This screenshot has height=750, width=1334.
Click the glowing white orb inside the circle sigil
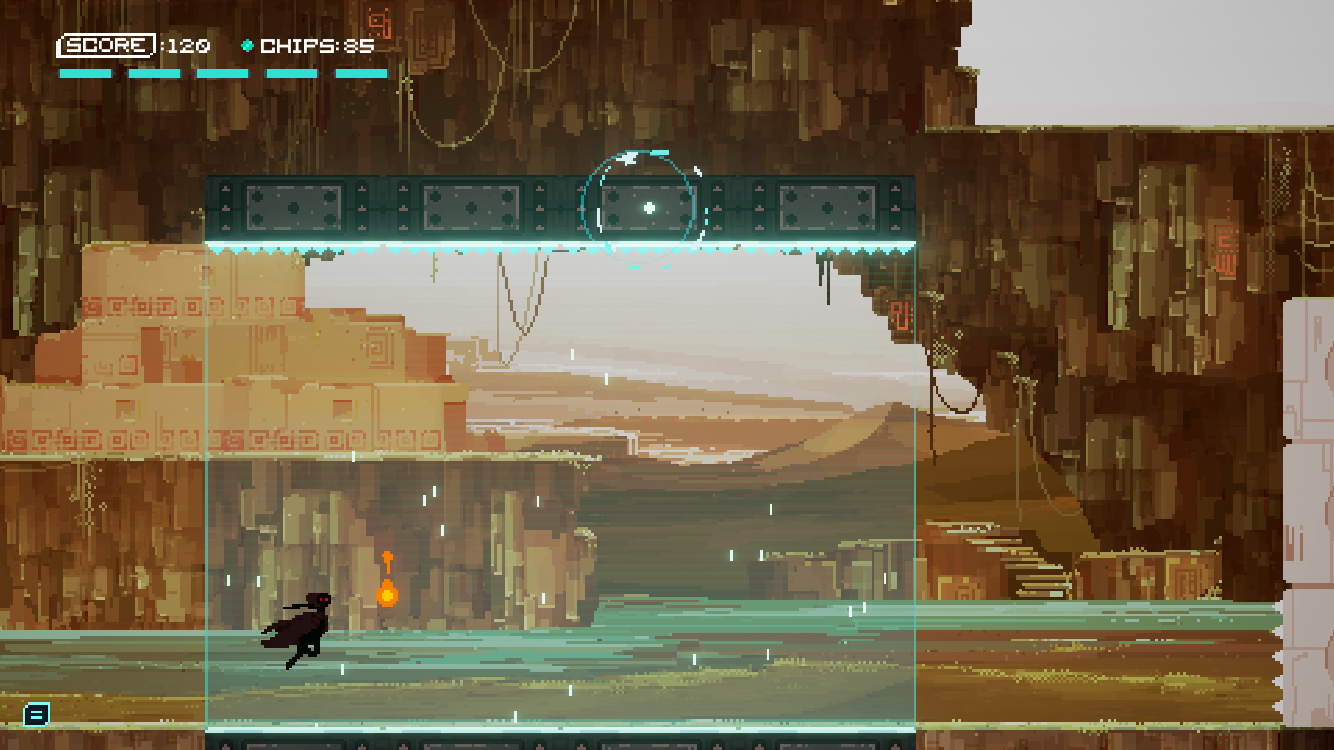(x=651, y=206)
